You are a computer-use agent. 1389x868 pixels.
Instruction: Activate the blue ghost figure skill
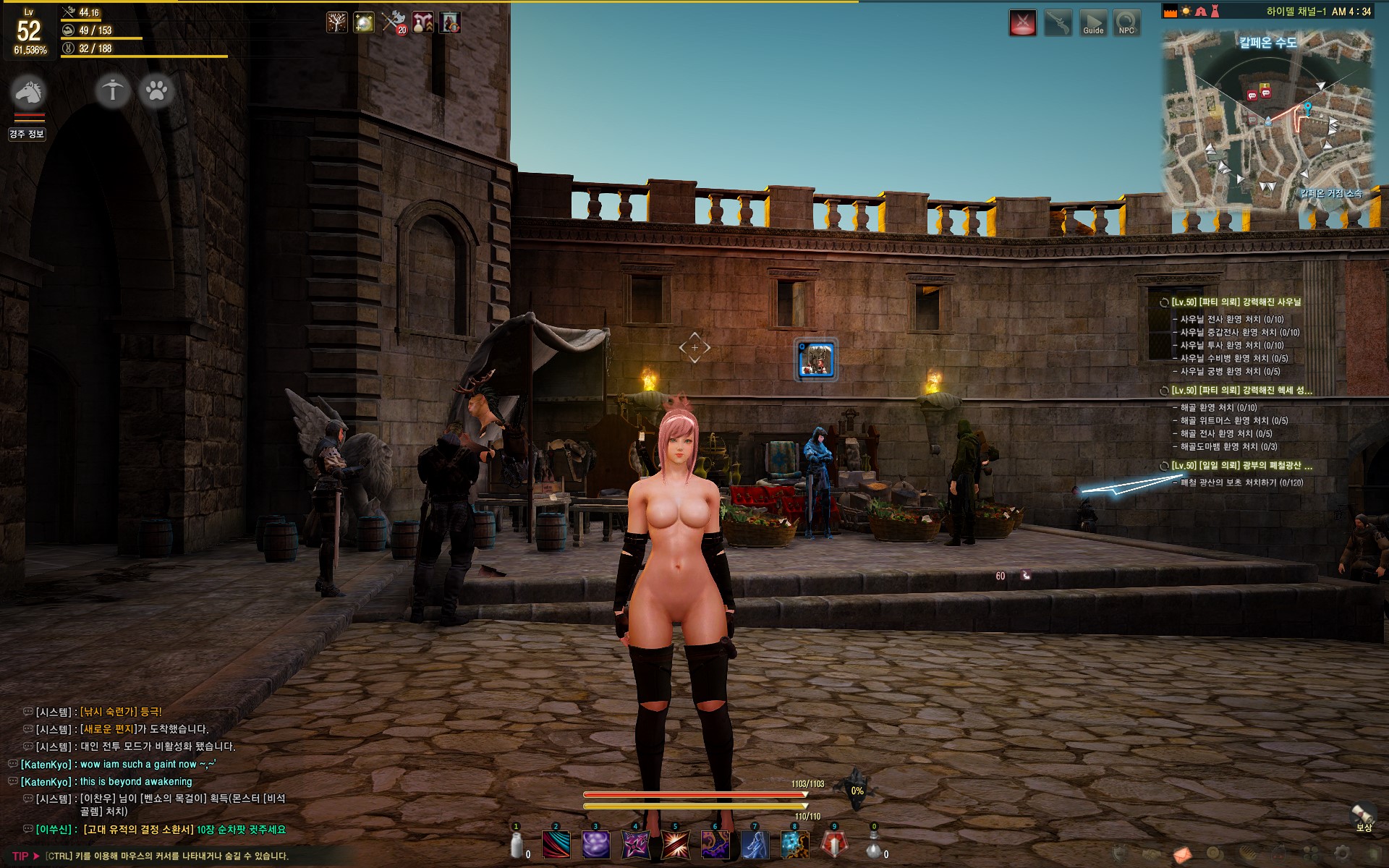click(x=754, y=844)
